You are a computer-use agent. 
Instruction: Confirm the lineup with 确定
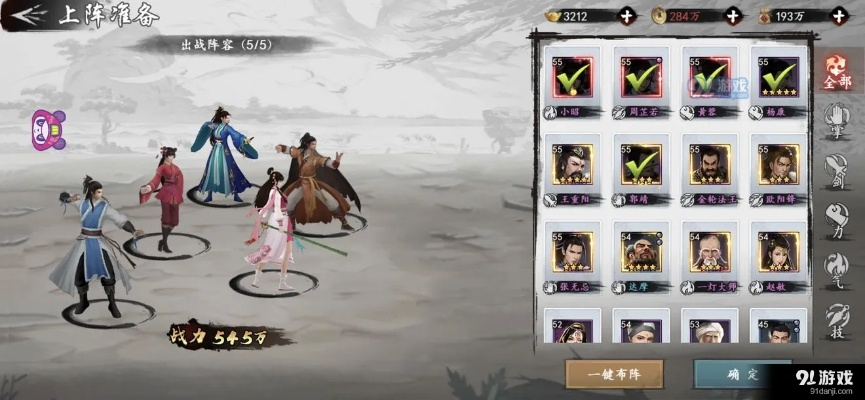click(x=741, y=374)
